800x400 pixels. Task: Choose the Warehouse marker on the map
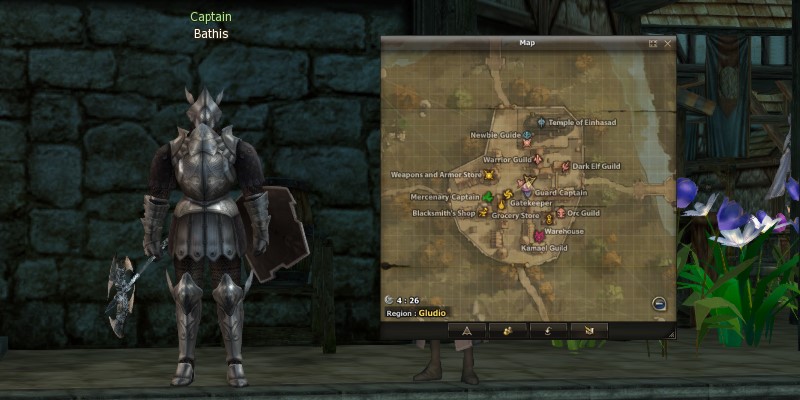point(539,234)
